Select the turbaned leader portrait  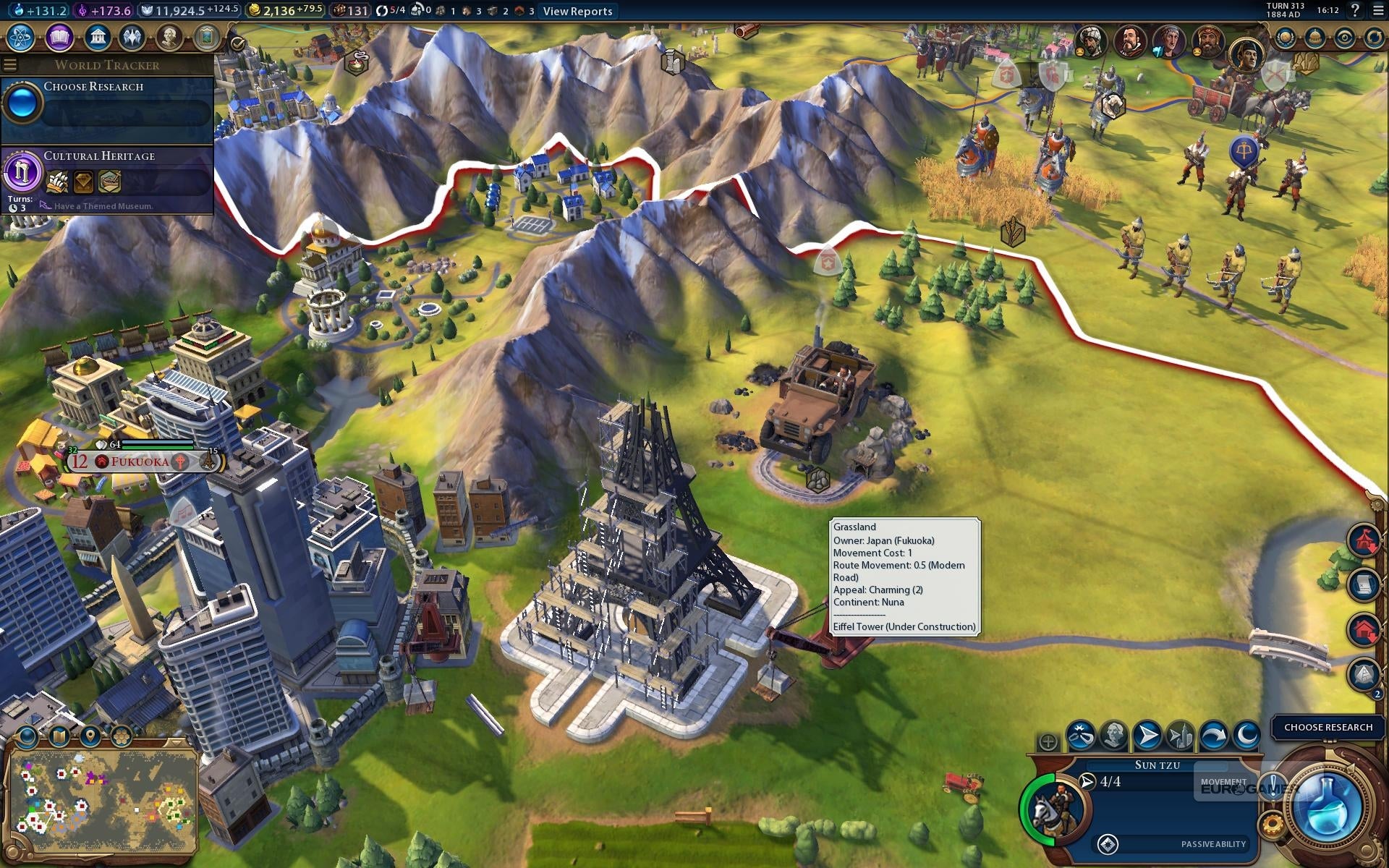tap(1089, 41)
